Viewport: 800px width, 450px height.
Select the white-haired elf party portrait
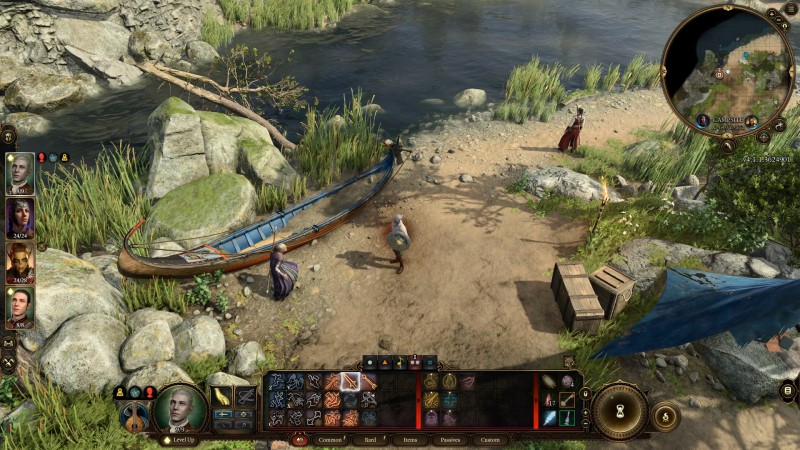(20, 173)
